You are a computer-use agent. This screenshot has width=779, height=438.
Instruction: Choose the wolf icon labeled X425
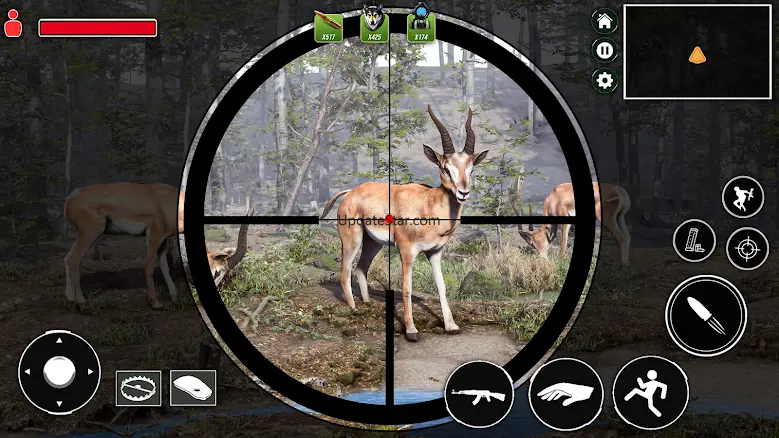(x=374, y=26)
